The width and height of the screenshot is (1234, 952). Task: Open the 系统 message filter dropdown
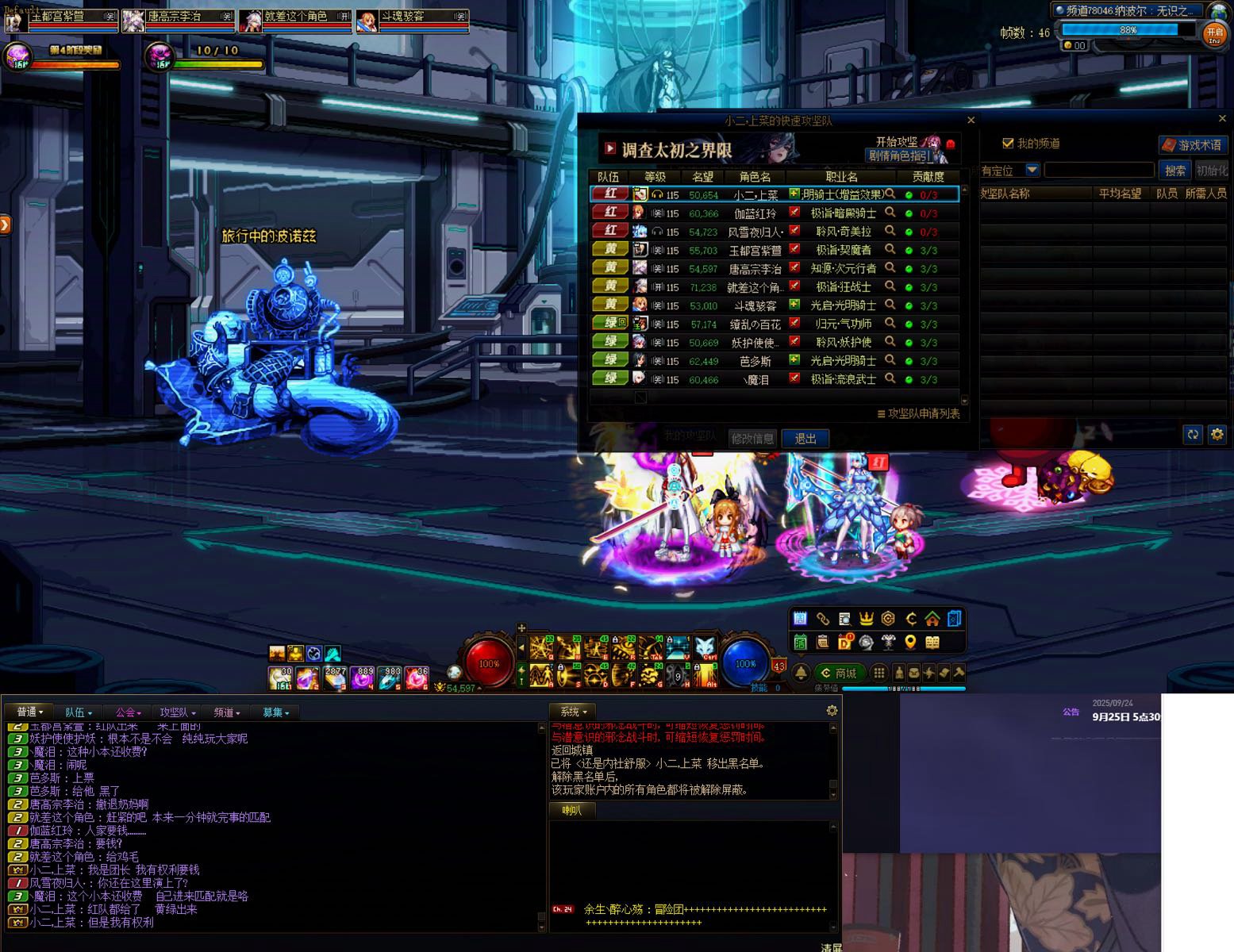coord(573,712)
